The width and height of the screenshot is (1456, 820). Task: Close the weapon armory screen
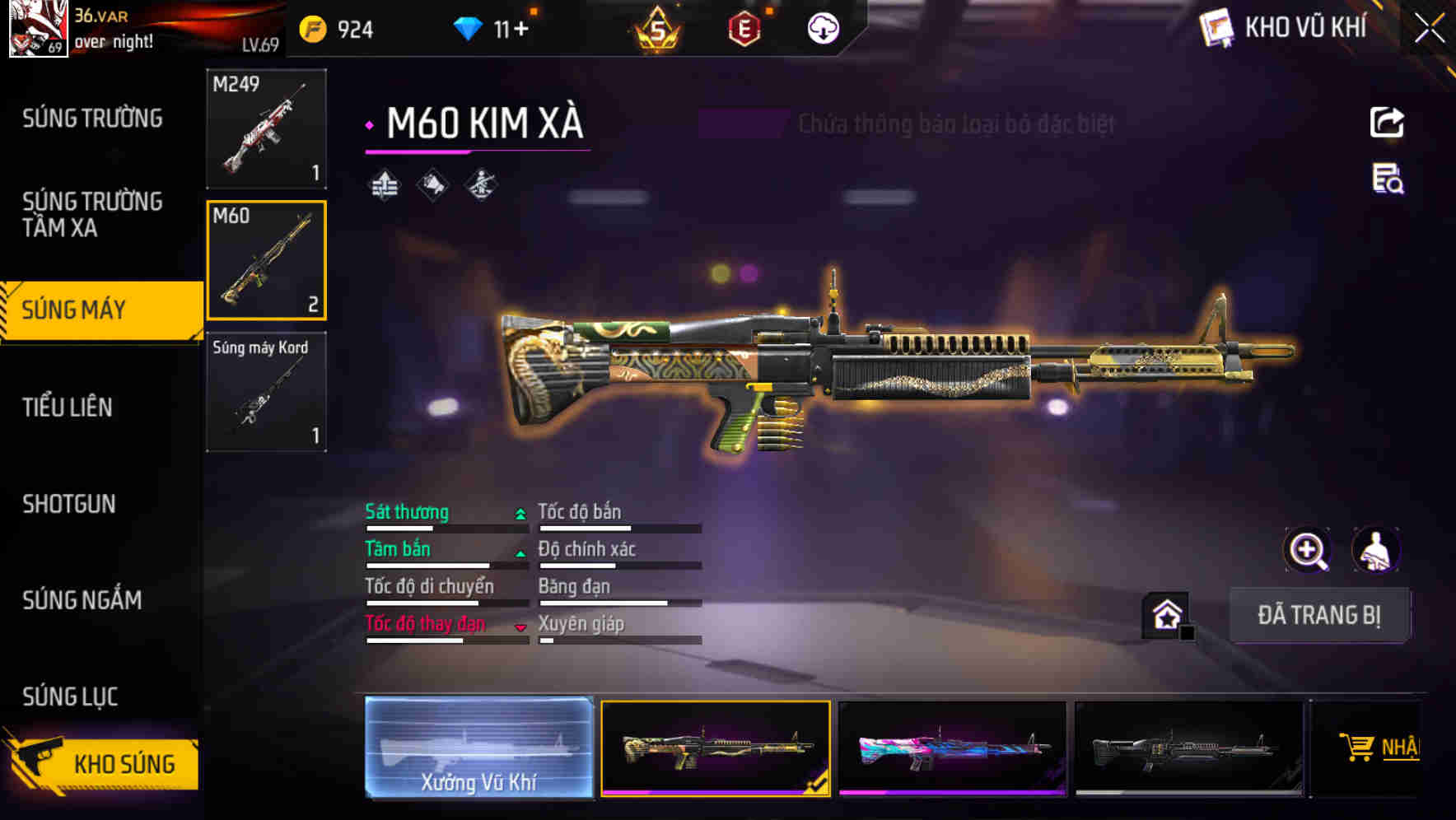[x=1430, y=29]
